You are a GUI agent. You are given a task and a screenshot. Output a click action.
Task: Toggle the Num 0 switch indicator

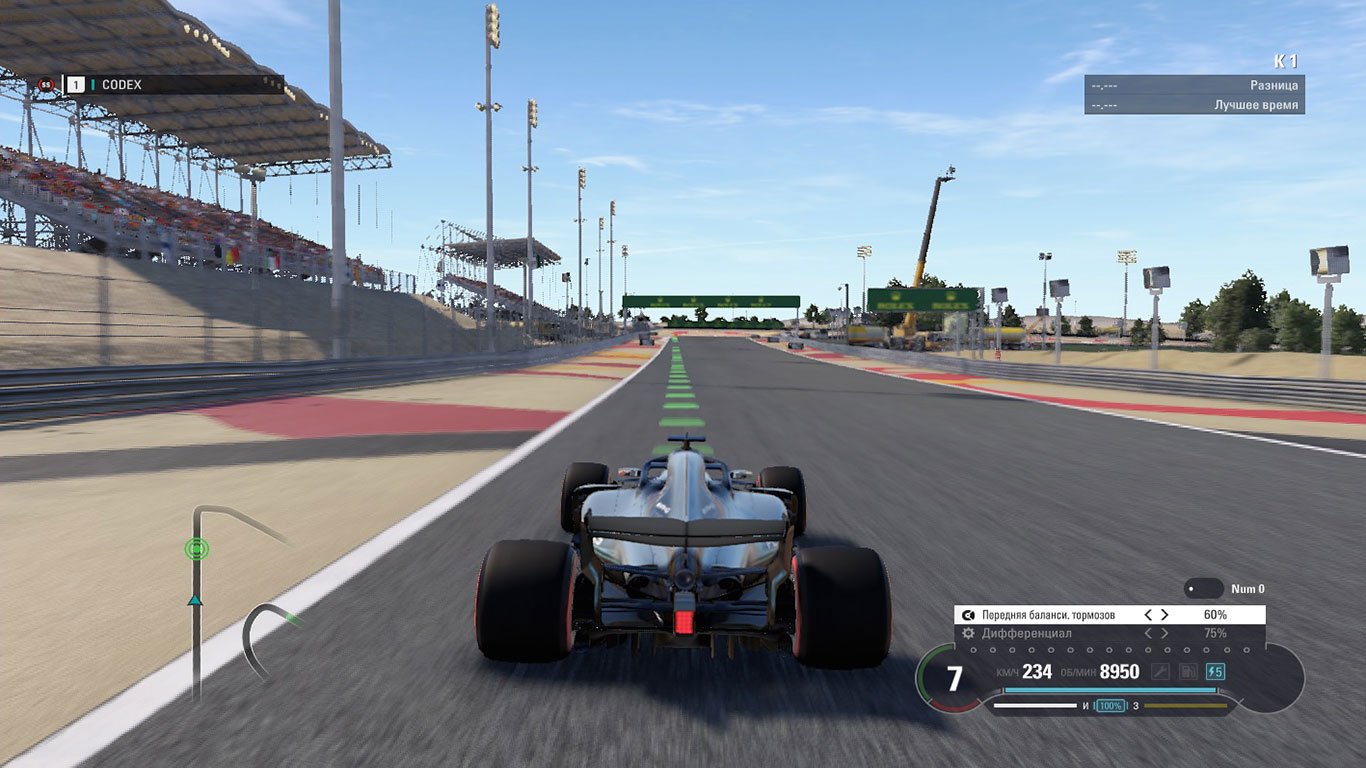pyautogui.click(x=1202, y=588)
